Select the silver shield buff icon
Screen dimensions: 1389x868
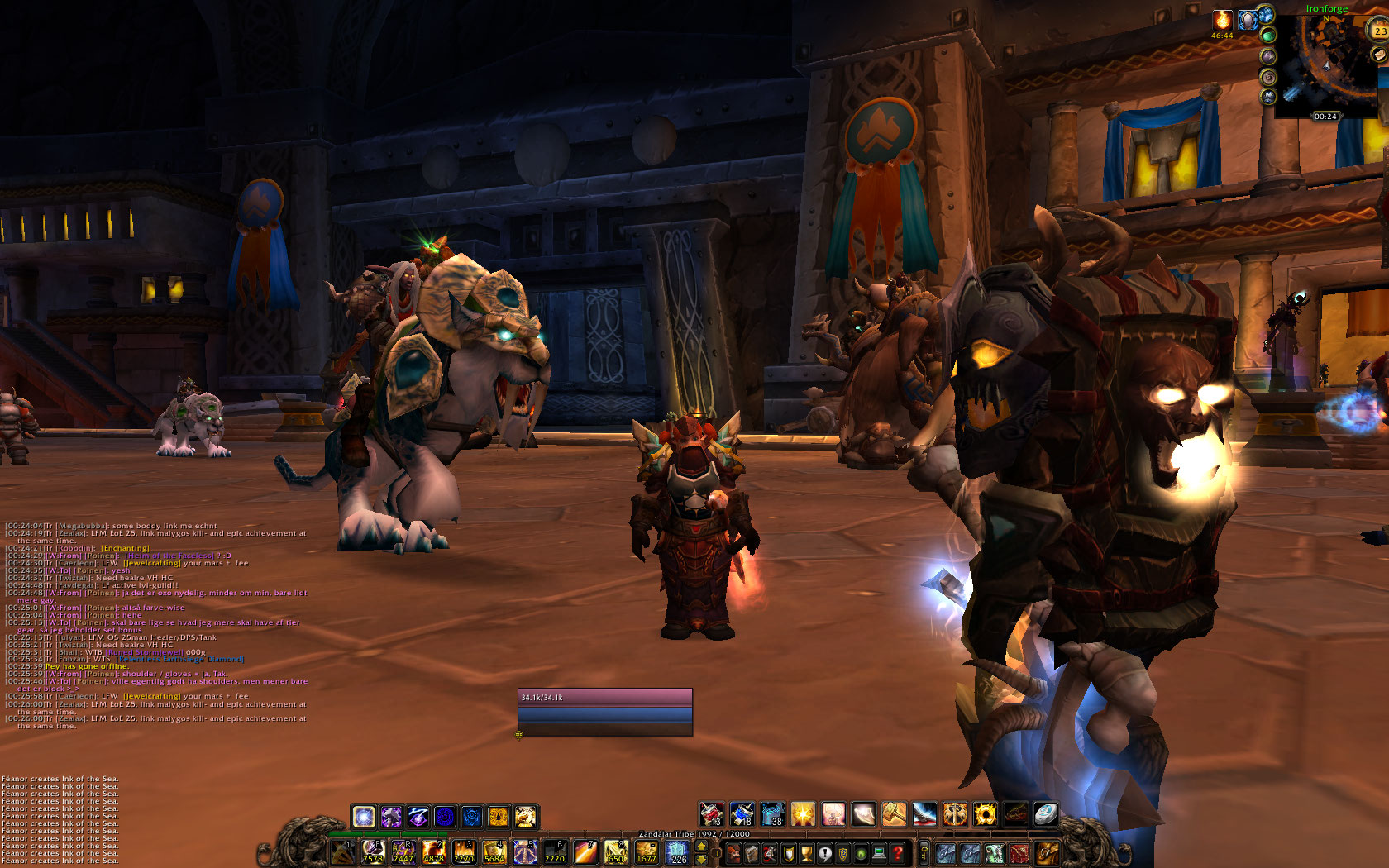pos(1247,20)
